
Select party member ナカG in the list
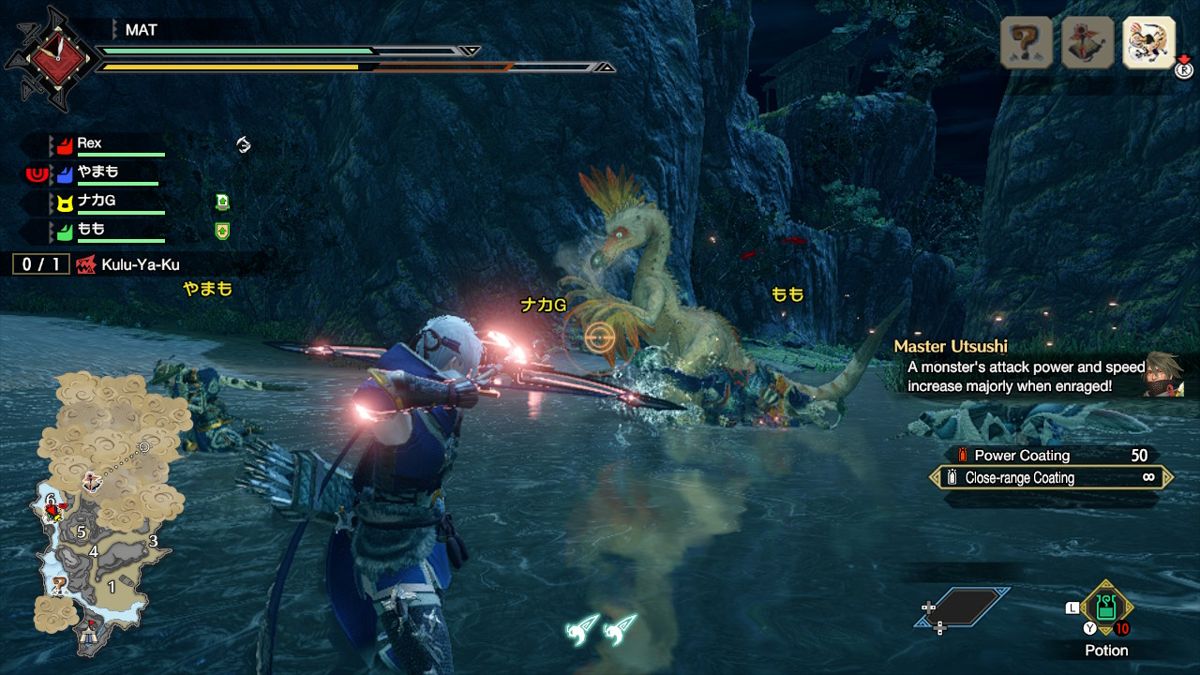click(100, 202)
